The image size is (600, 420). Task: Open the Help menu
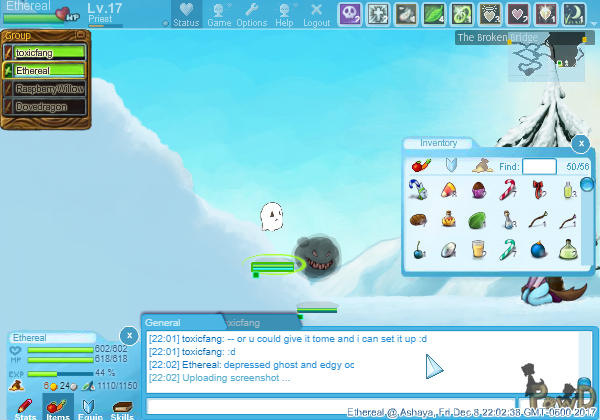pos(284,13)
